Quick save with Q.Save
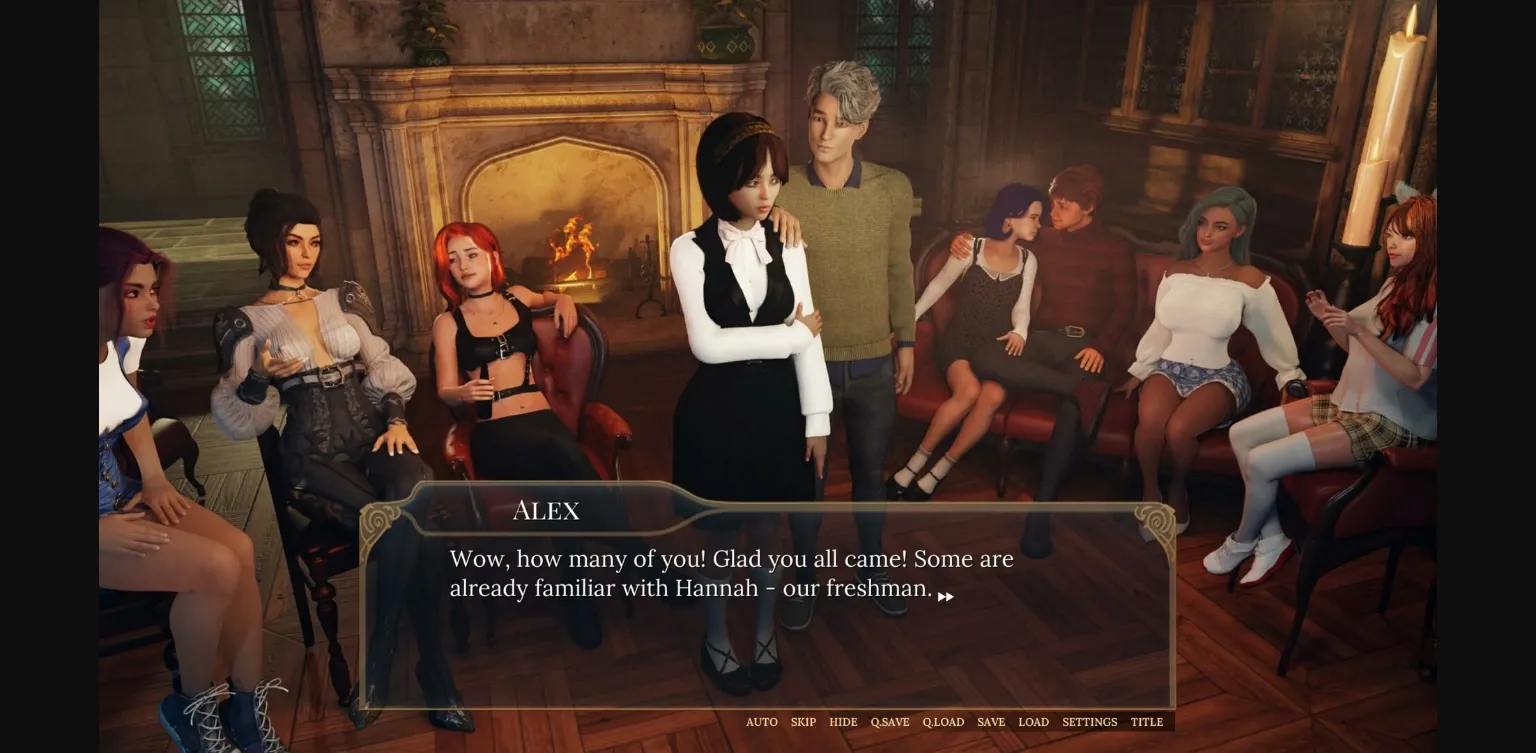The image size is (1536, 753). pos(889,722)
